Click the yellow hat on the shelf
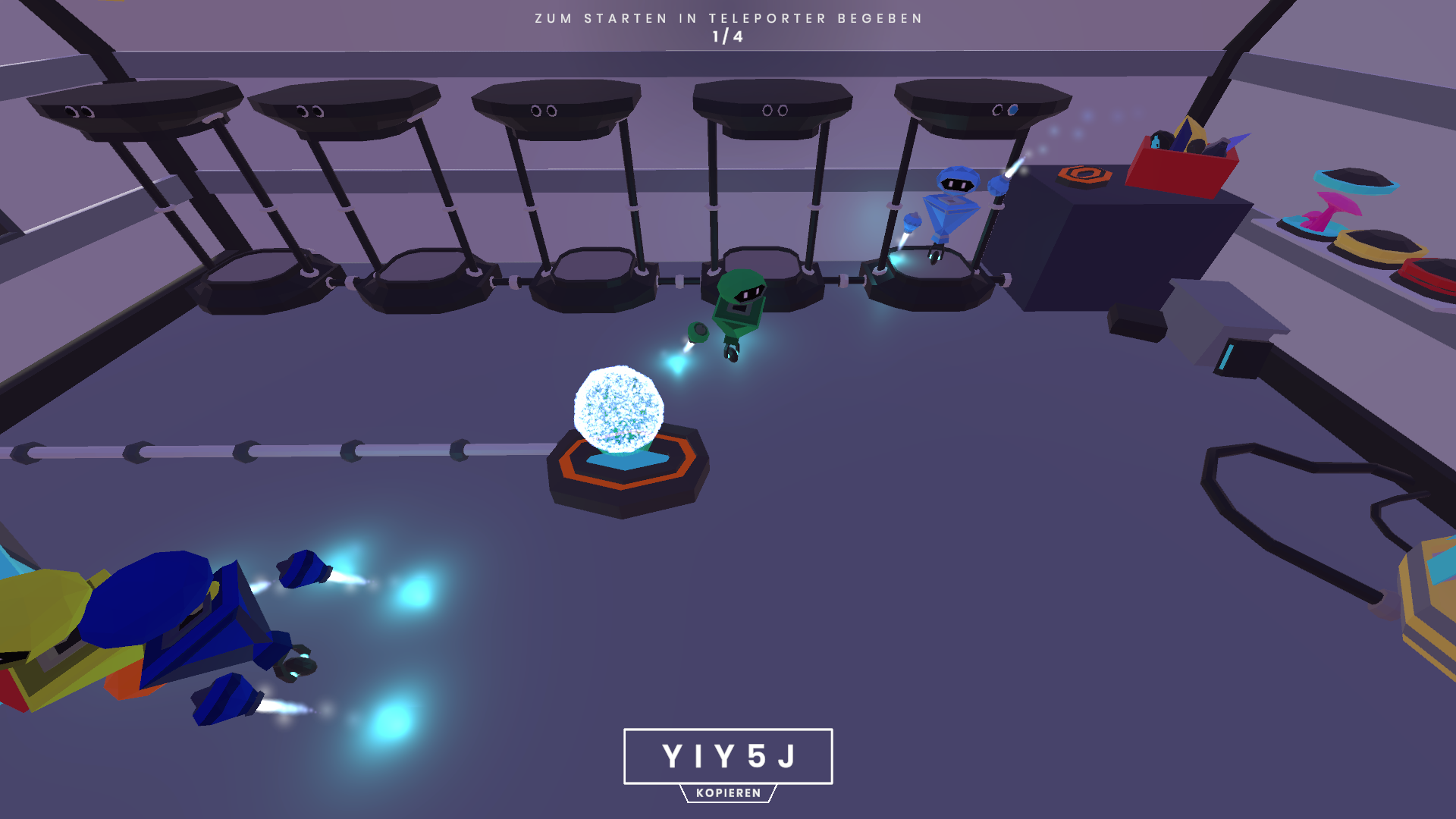1456x819 pixels. tap(1379, 244)
